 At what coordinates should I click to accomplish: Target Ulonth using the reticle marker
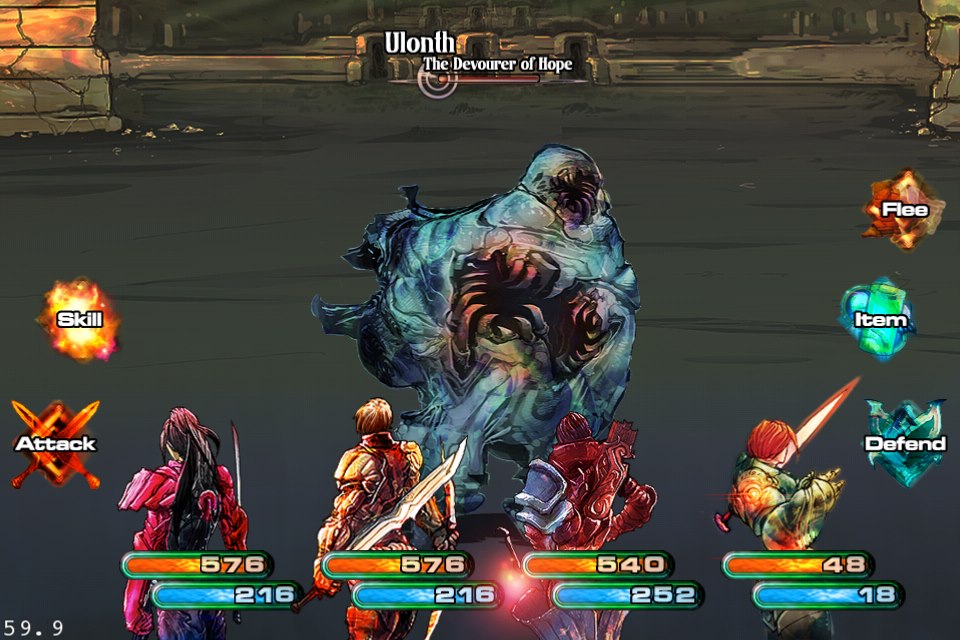point(437,80)
